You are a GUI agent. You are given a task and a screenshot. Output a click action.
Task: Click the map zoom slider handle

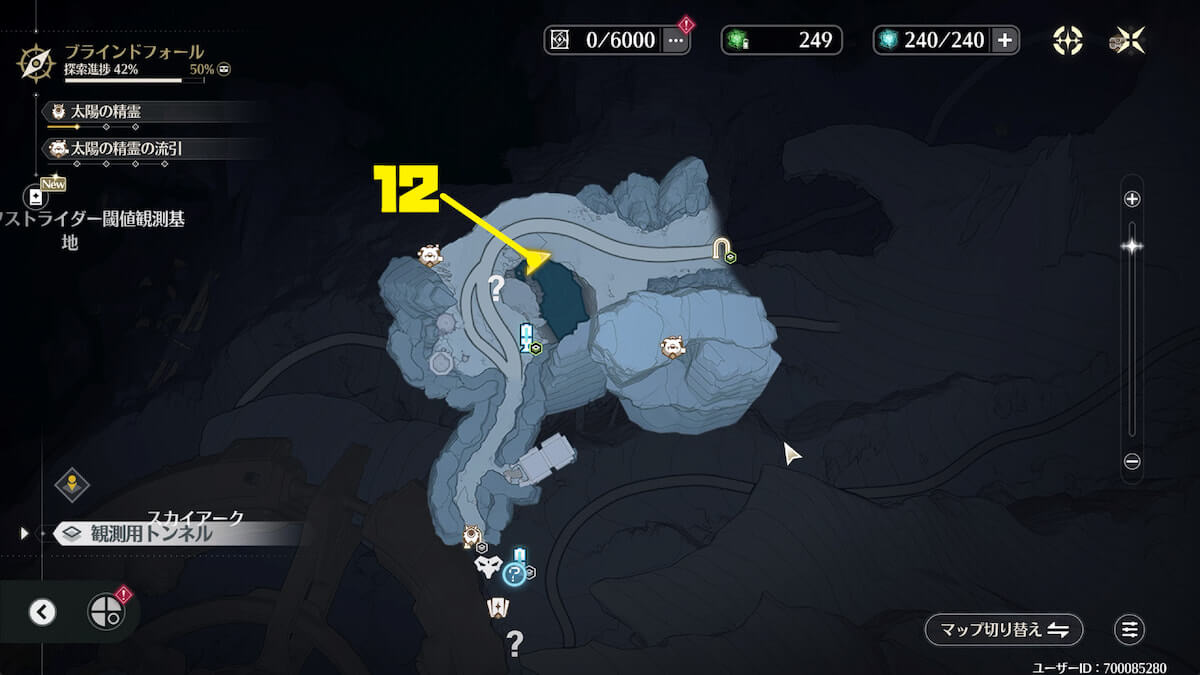point(1132,245)
